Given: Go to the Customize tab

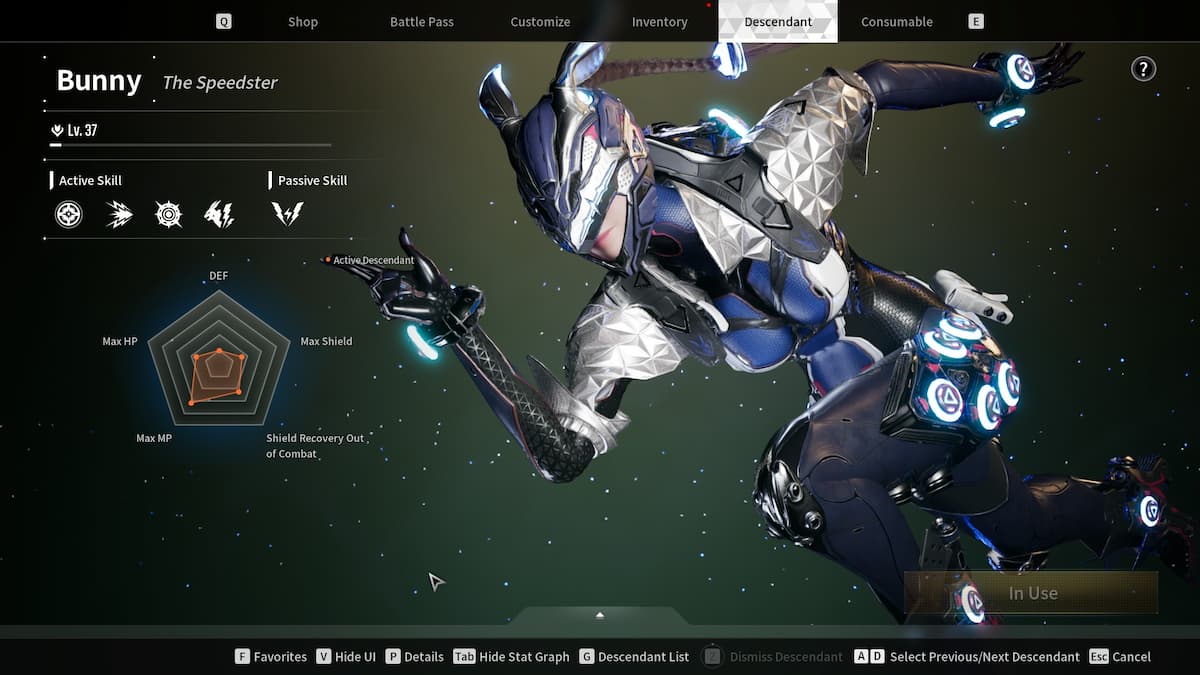Looking at the screenshot, I should (540, 22).
